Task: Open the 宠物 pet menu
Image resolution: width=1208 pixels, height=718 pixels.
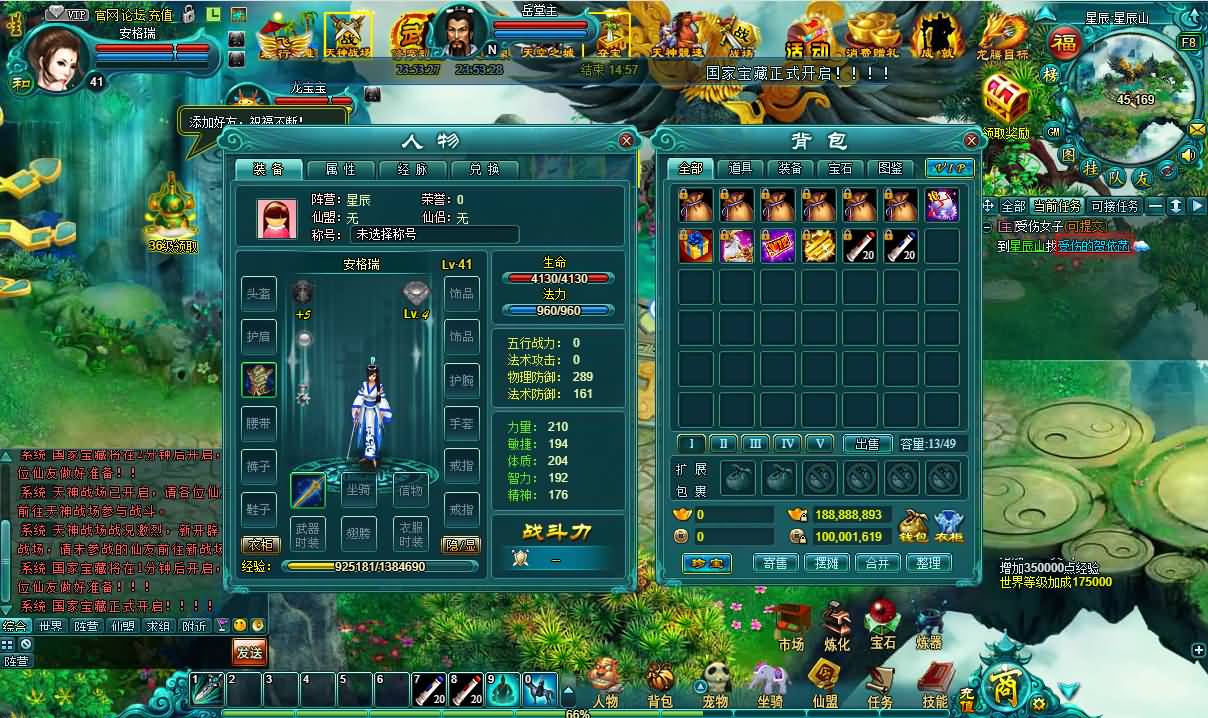Action: tap(714, 684)
